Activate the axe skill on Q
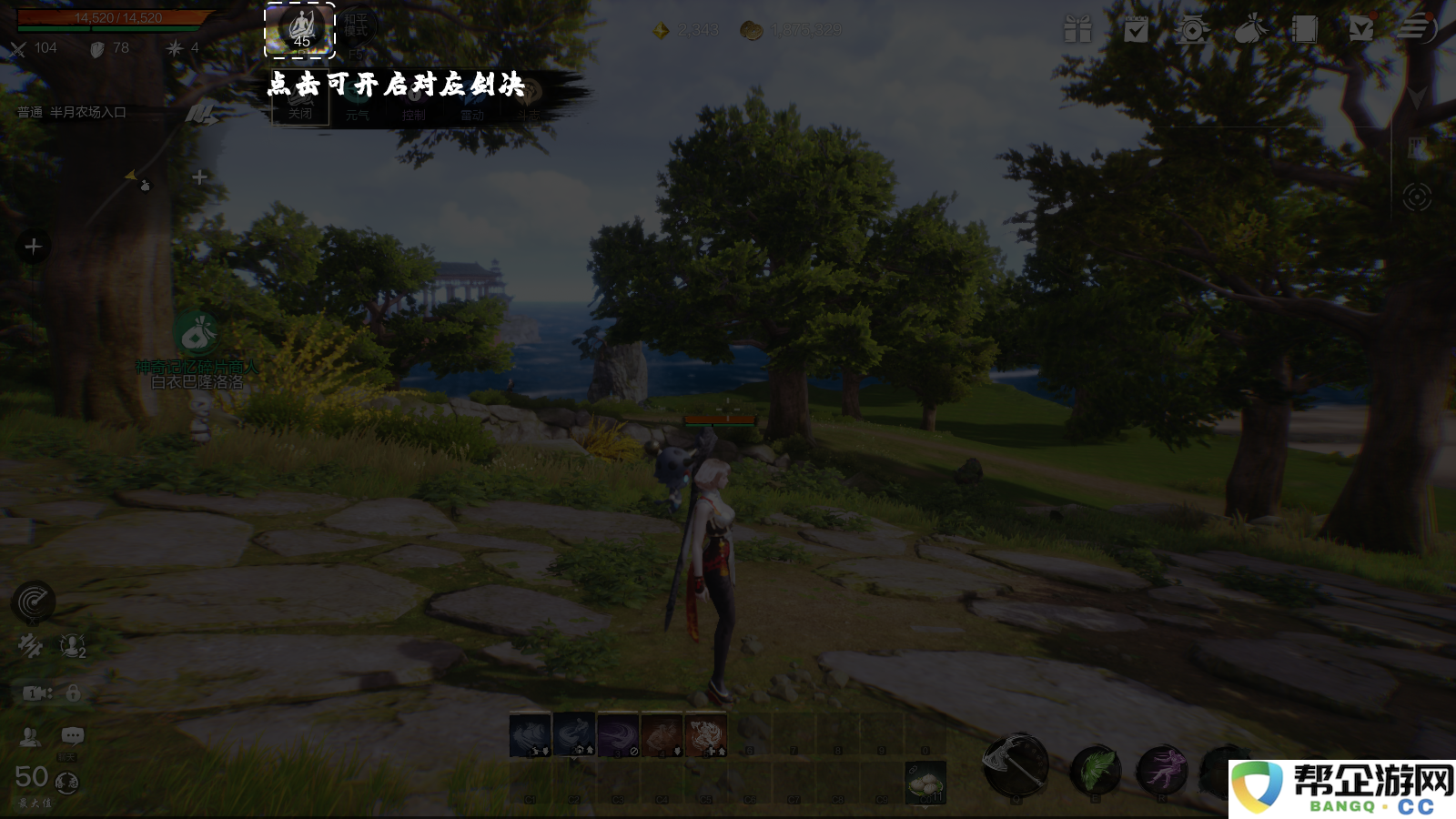 [1016, 765]
